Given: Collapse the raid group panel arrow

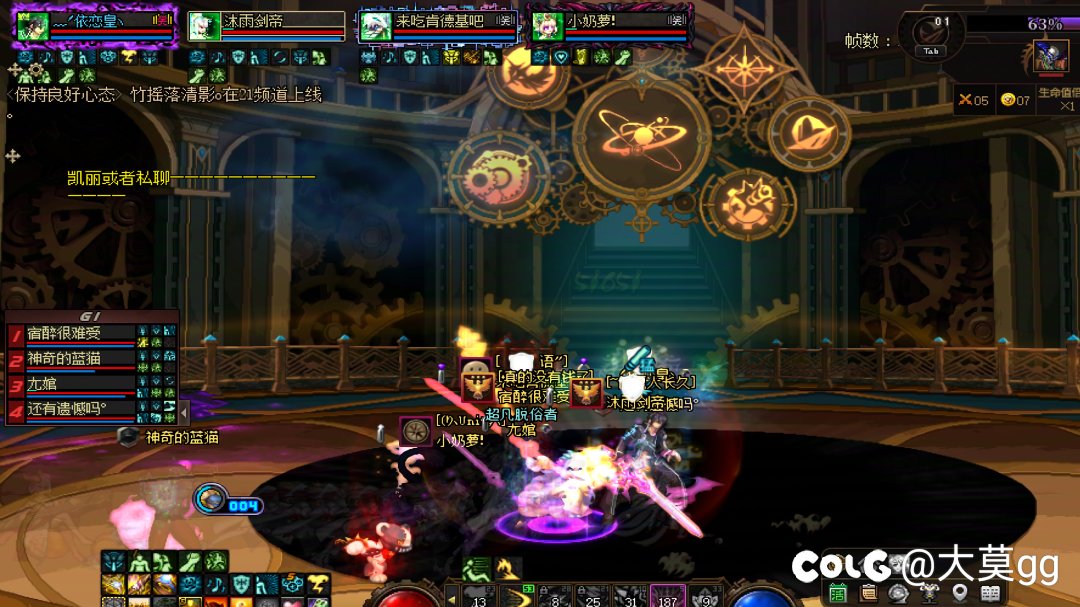Looking at the screenshot, I should (x=183, y=408).
